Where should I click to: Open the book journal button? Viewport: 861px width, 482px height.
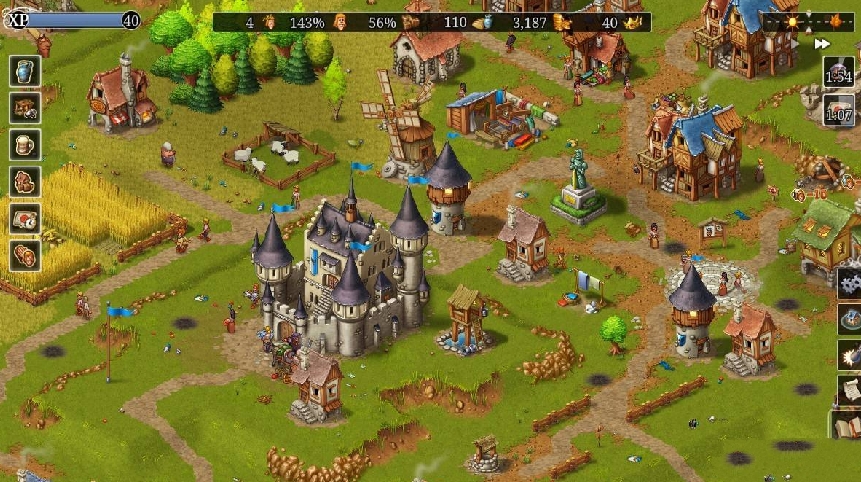848,426
